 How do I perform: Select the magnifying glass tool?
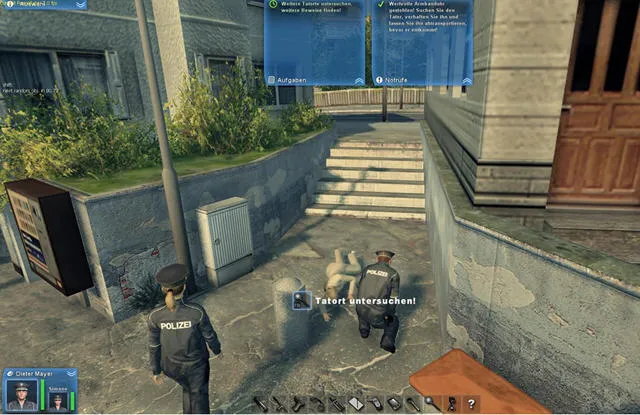pos(429,403)
